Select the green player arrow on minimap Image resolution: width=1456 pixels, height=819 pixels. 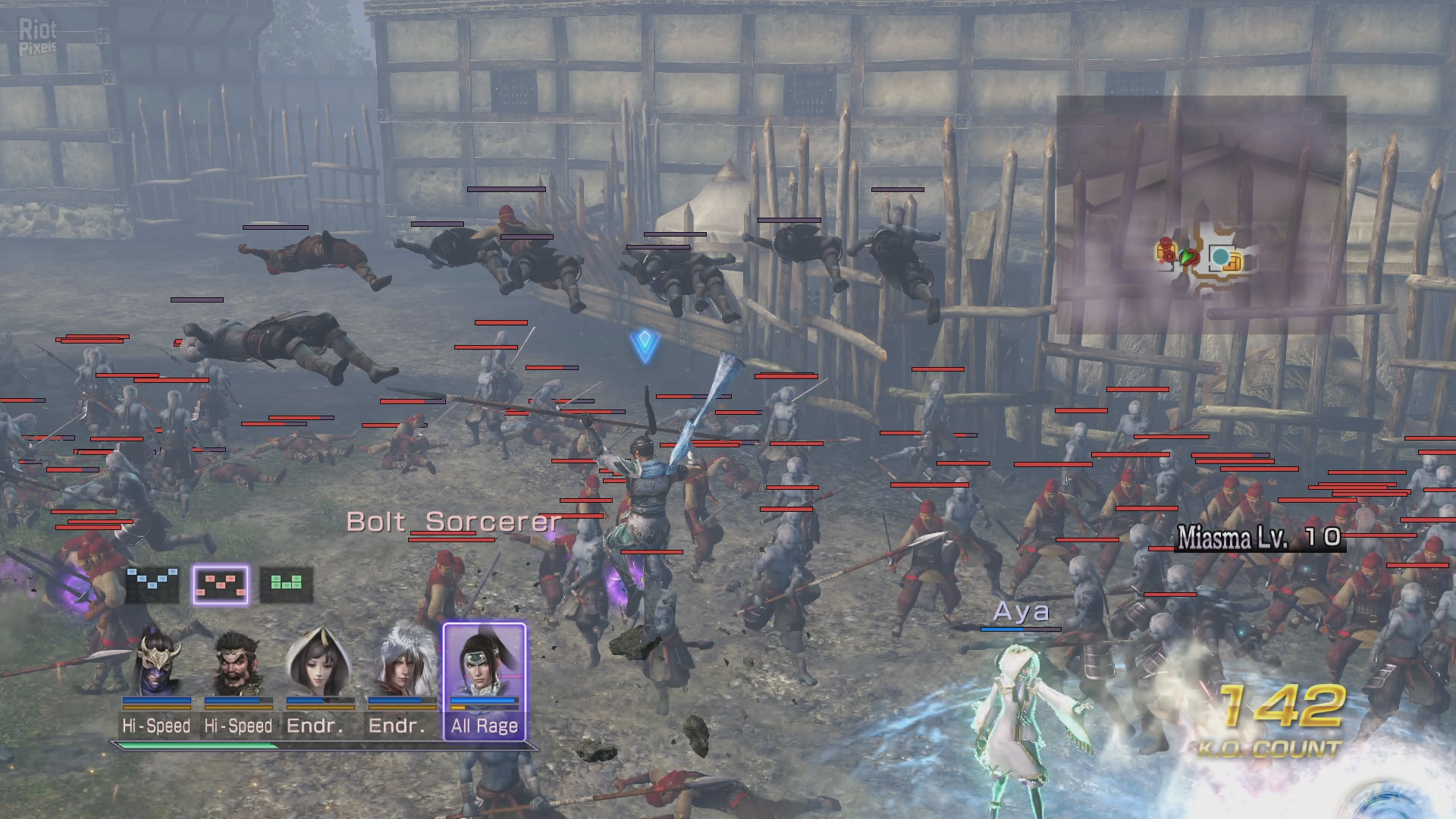[1186, 258]
